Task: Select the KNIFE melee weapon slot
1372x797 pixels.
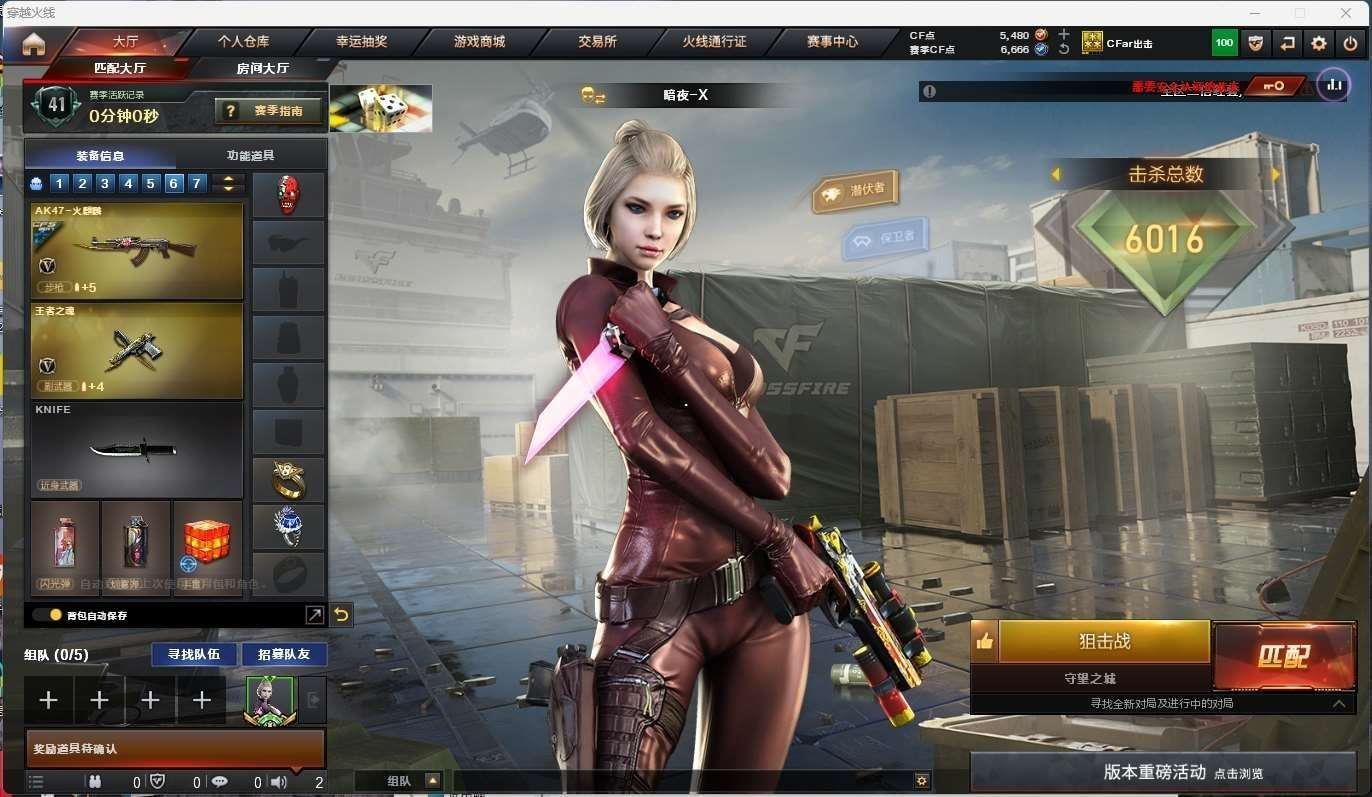Action: (137, 450)
